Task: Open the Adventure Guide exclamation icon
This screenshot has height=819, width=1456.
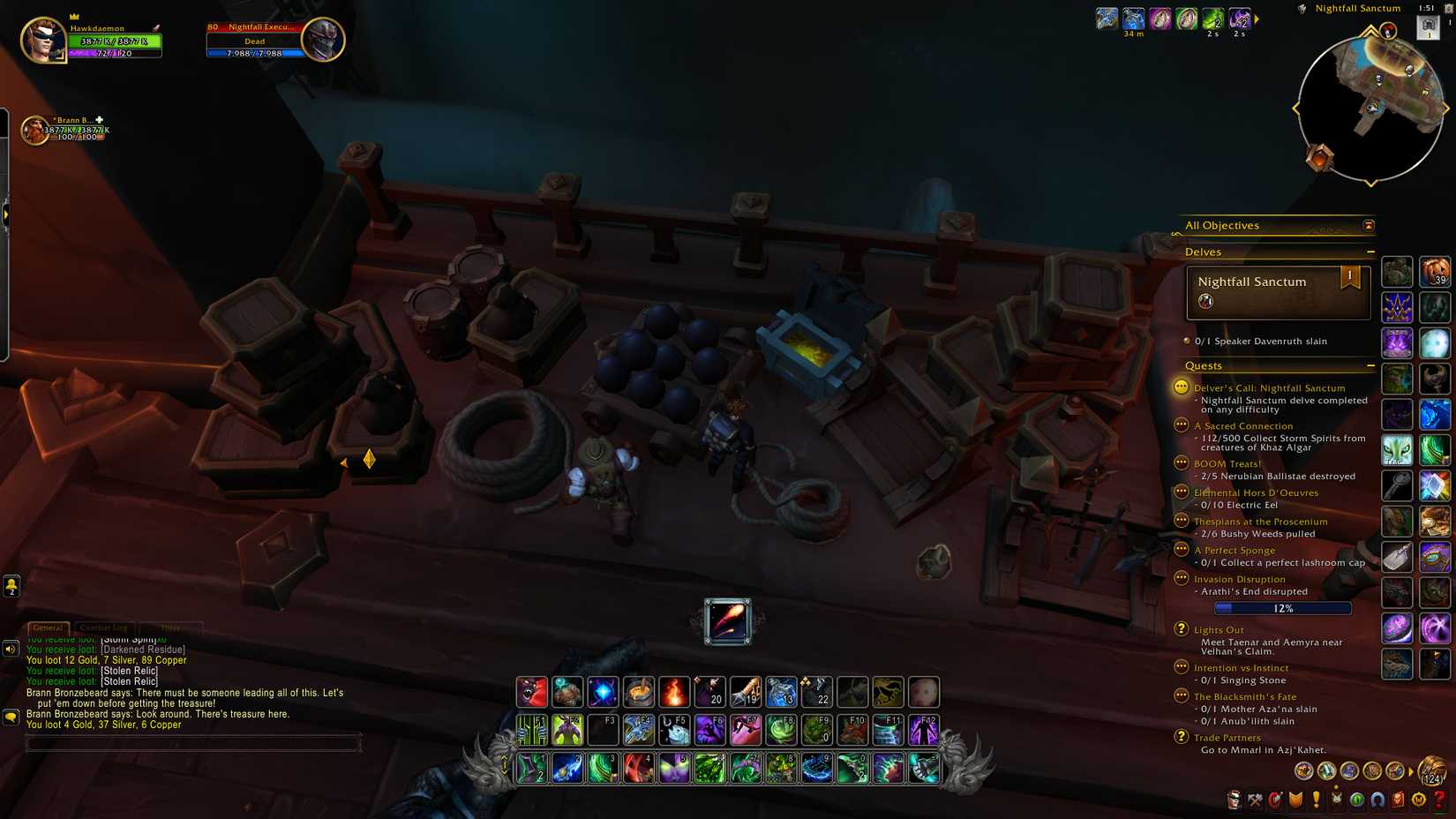Action: 1317,800
